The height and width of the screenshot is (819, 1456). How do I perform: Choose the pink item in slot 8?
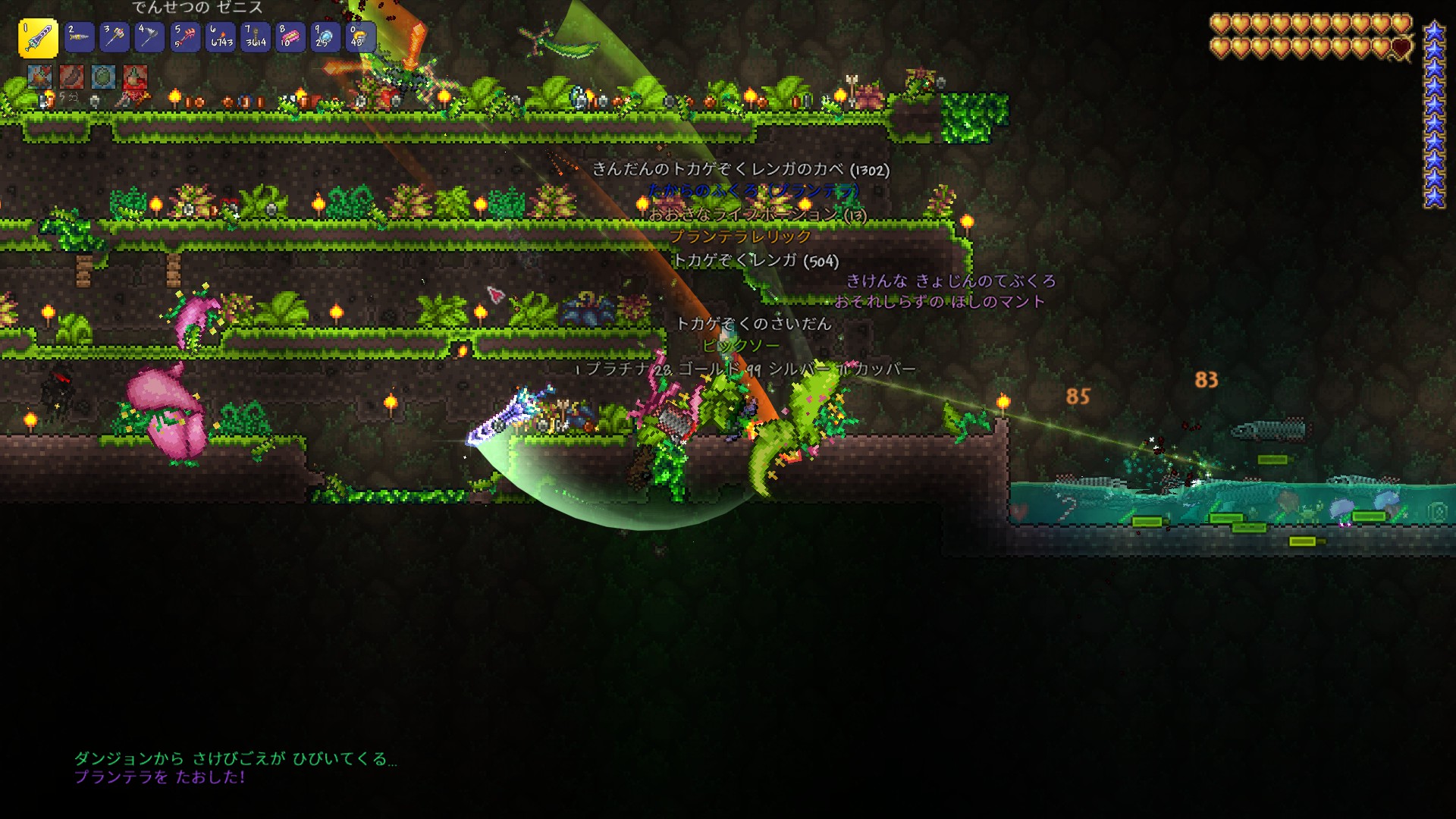click(290, 37)
